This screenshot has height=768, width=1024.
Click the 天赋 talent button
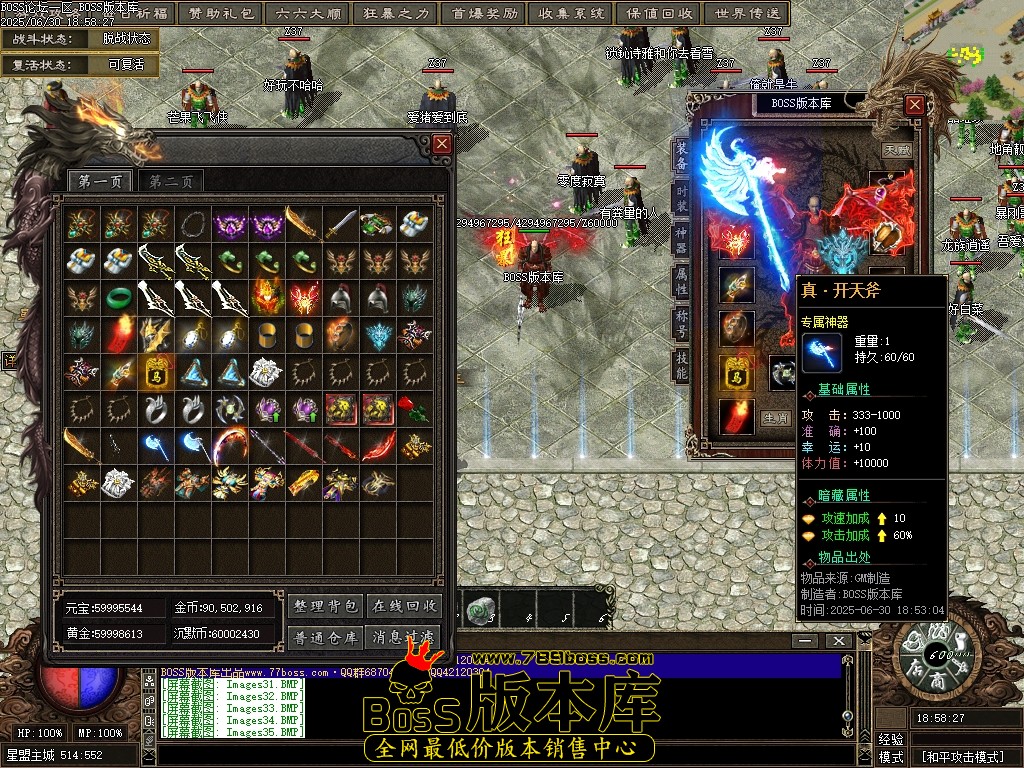pos(896,151)
